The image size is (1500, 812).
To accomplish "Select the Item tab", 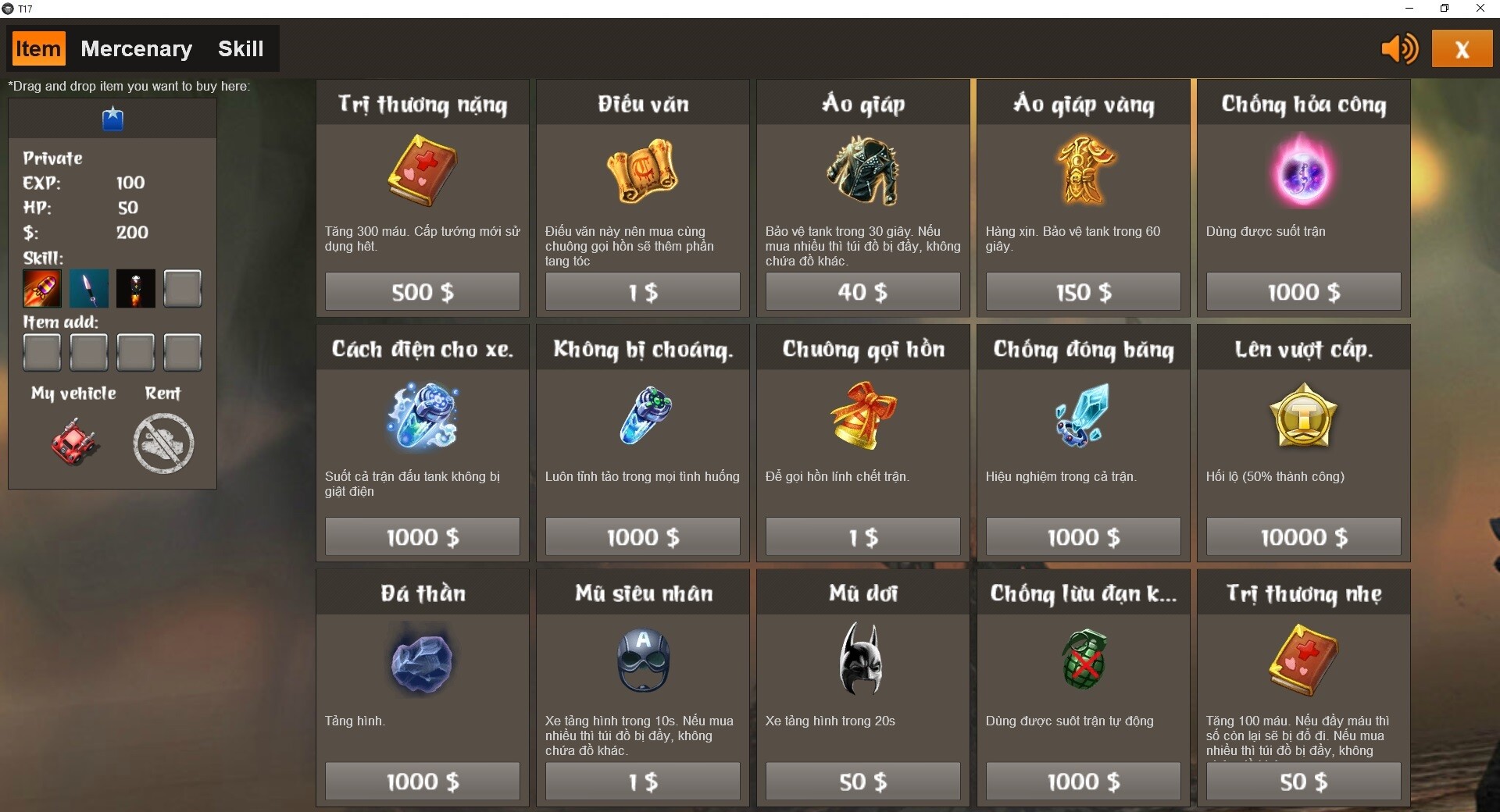I will pos(37,48).
